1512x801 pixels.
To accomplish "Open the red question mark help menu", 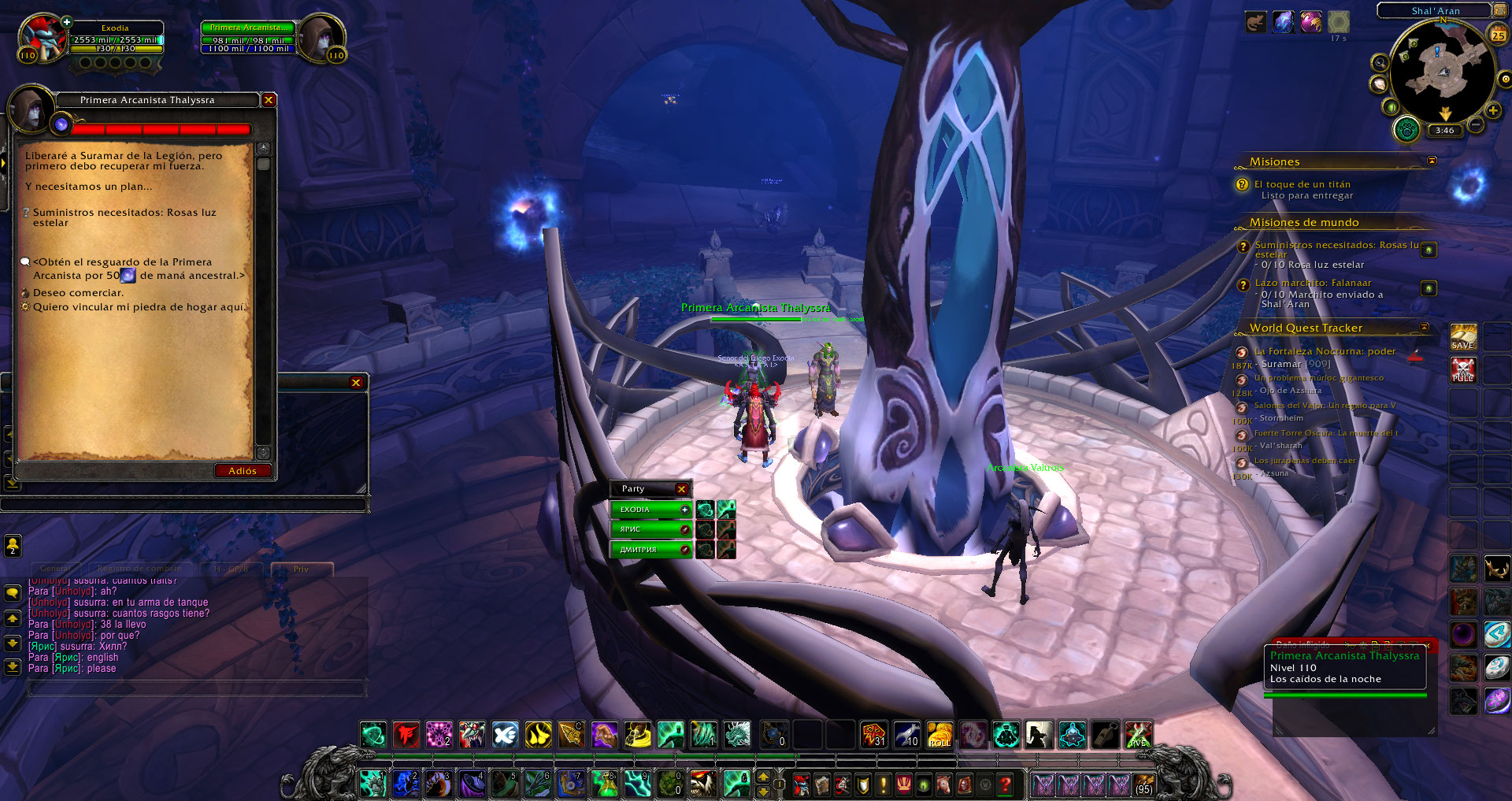I will click(x=1005, y=784).
